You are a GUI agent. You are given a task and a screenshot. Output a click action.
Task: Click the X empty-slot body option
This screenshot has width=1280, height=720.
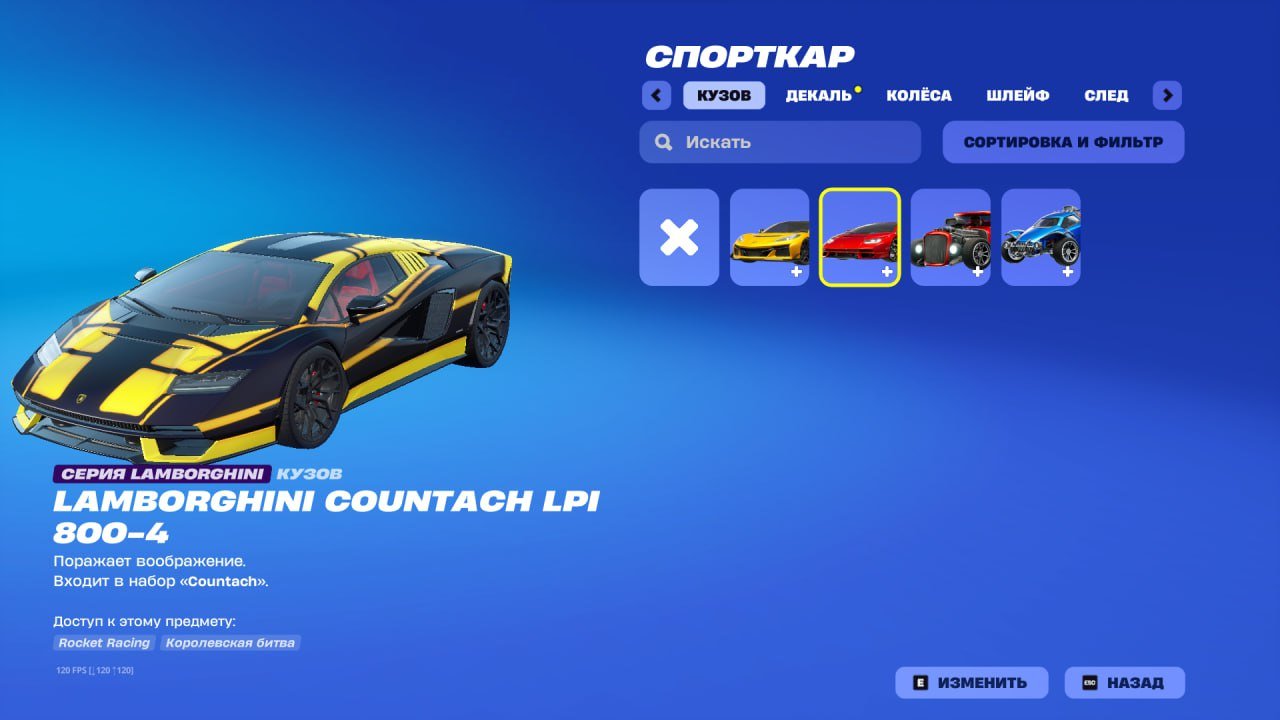point(679,237)
